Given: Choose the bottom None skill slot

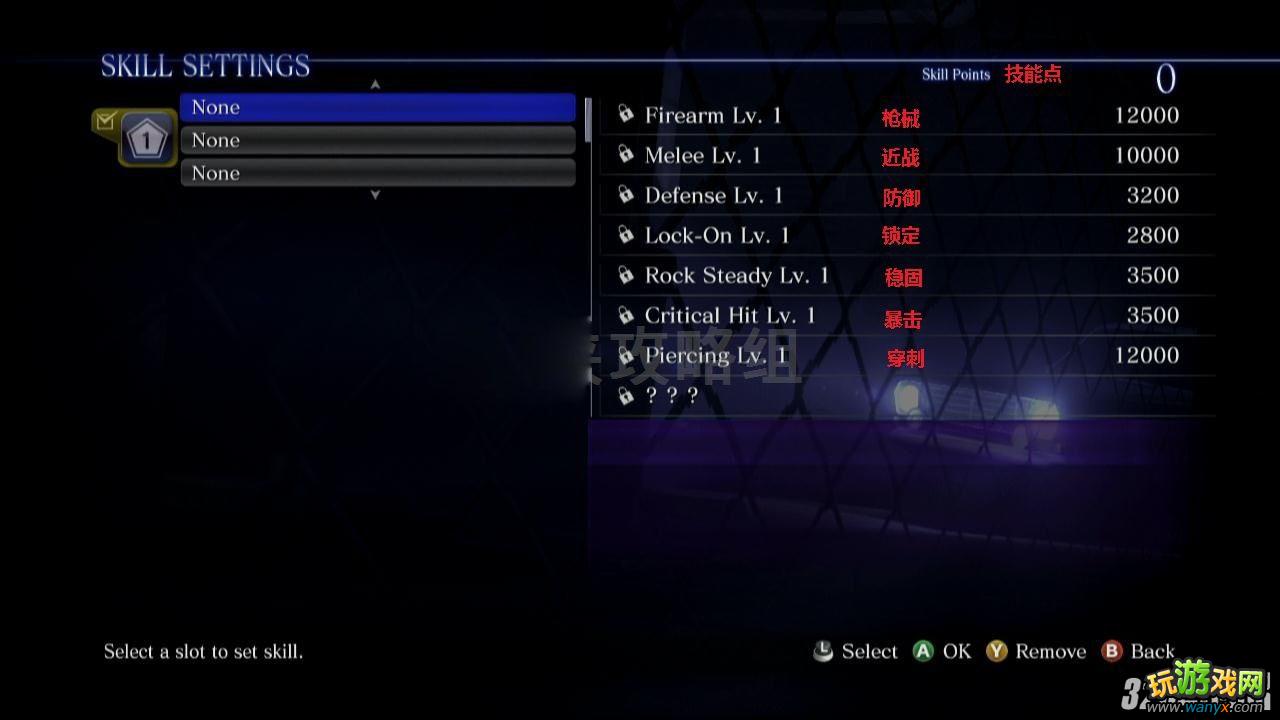Looking at the screenshot, I should (x=377, y=172).
